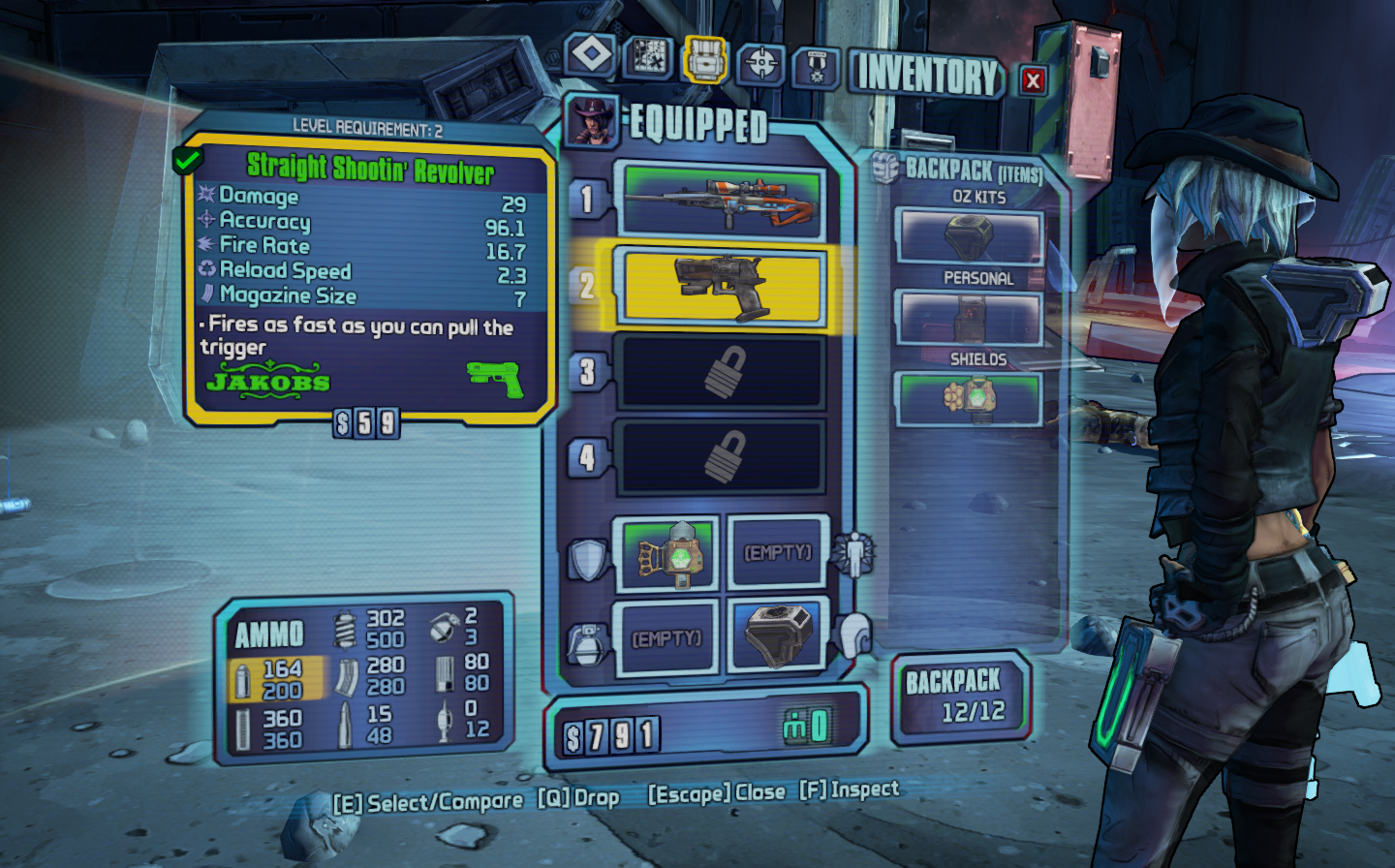Switch to the map tab
The width and height of the screenshot is (1395, 868).
coord(648,58)
